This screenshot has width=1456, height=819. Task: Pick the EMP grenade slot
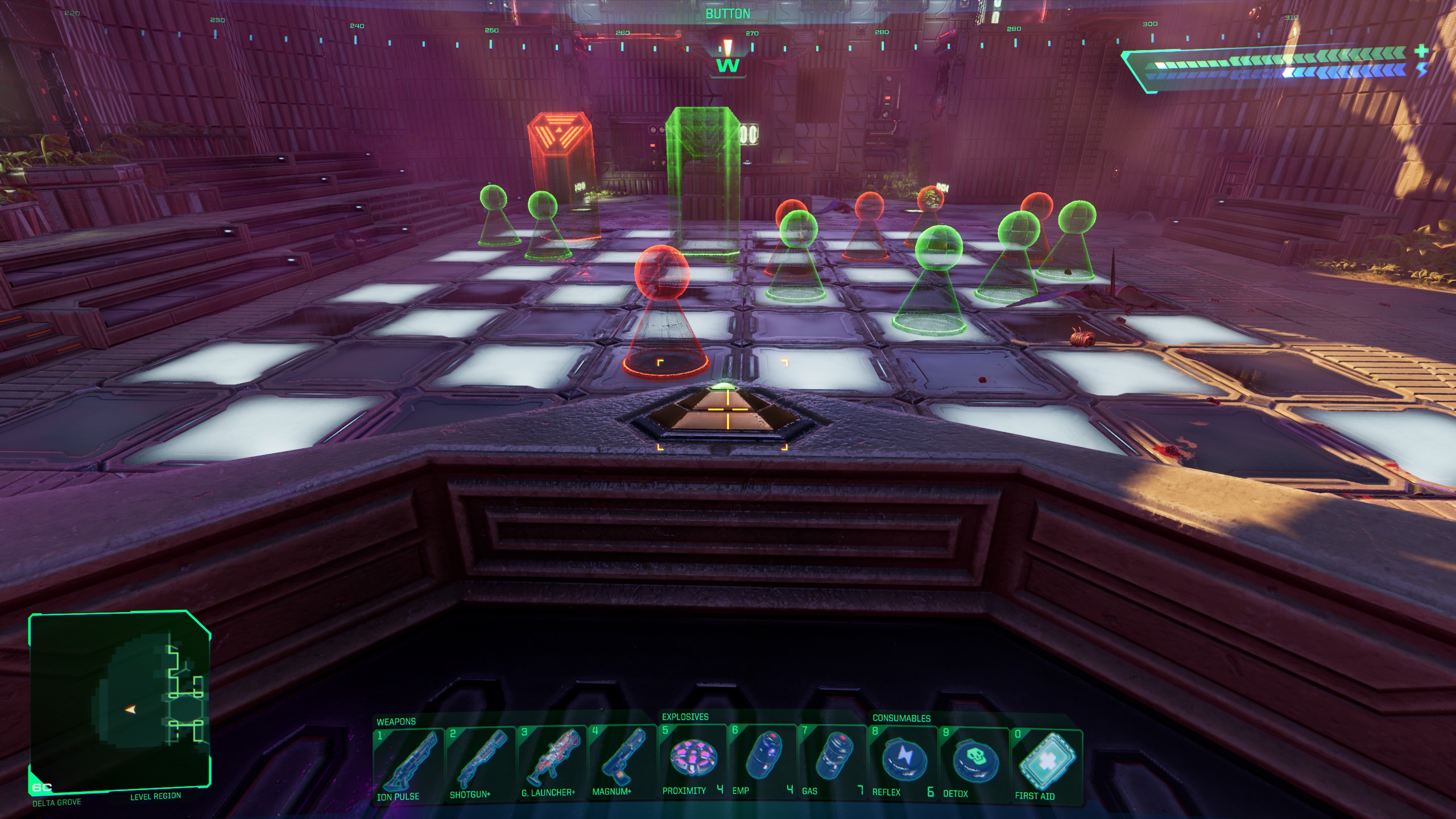click(x=762, y=760)
